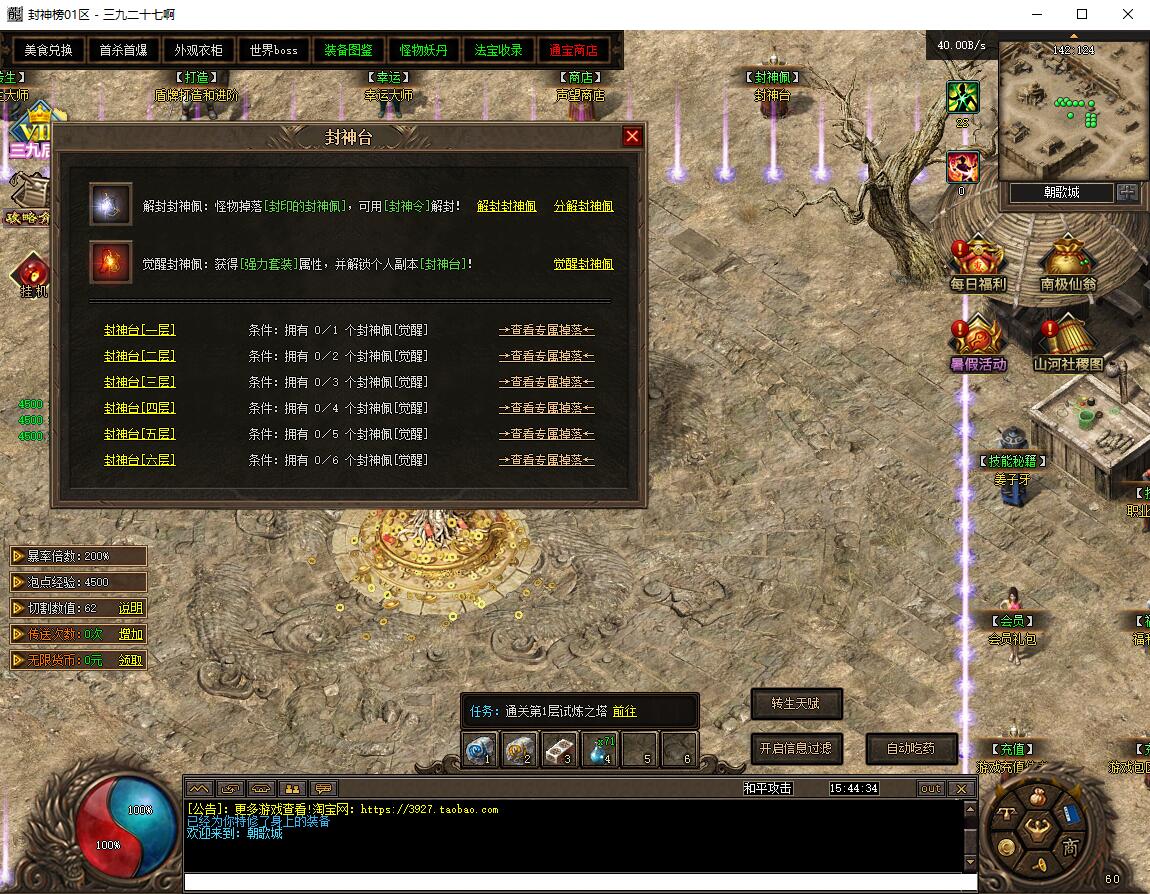Open the 美食兑换 menu
This screenshot has height=894, width=1150.
tap(49, 50)
